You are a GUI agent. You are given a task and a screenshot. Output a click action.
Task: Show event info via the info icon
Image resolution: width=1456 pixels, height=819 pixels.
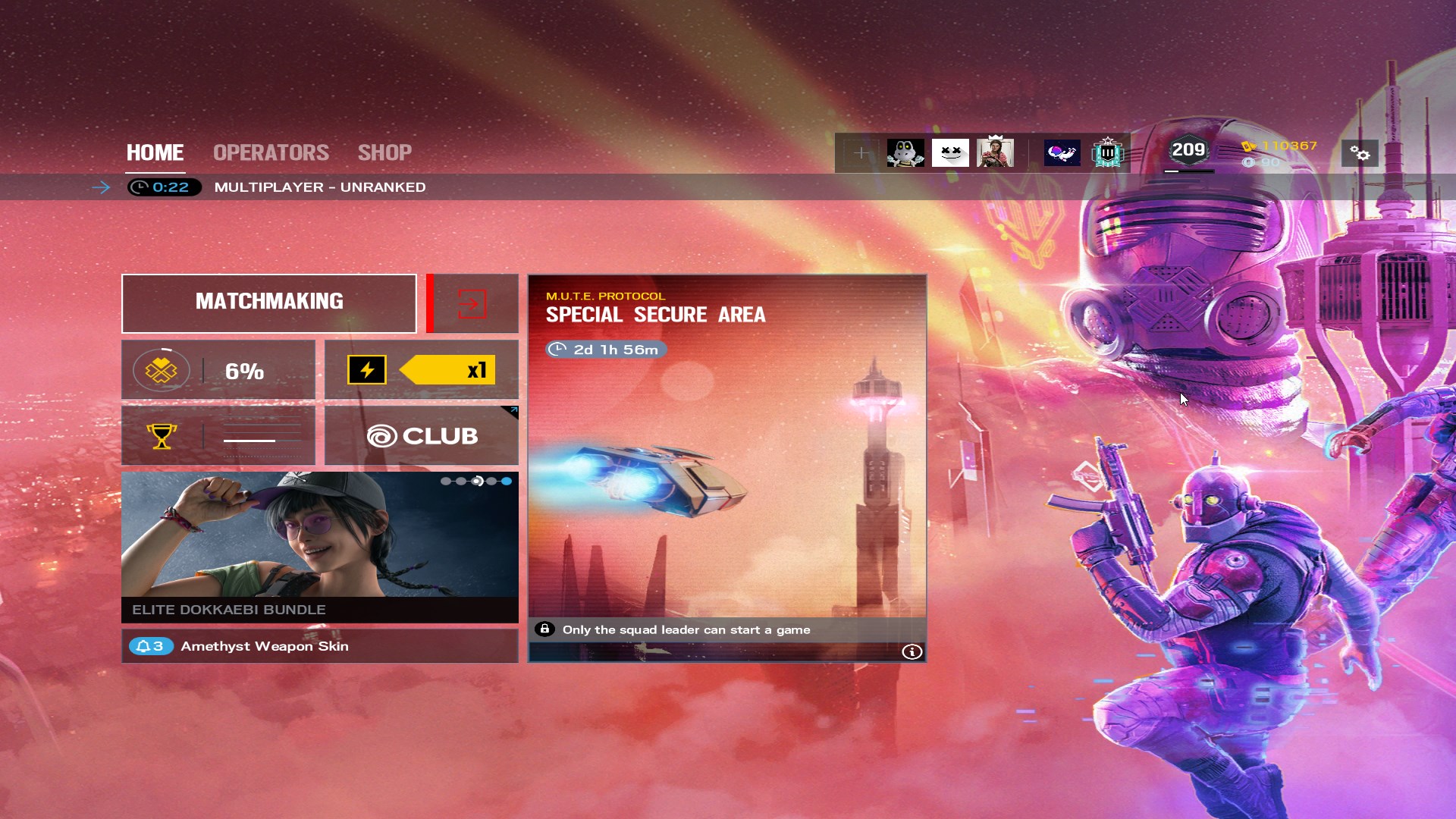pyautogui.click(x=912, y=651)
